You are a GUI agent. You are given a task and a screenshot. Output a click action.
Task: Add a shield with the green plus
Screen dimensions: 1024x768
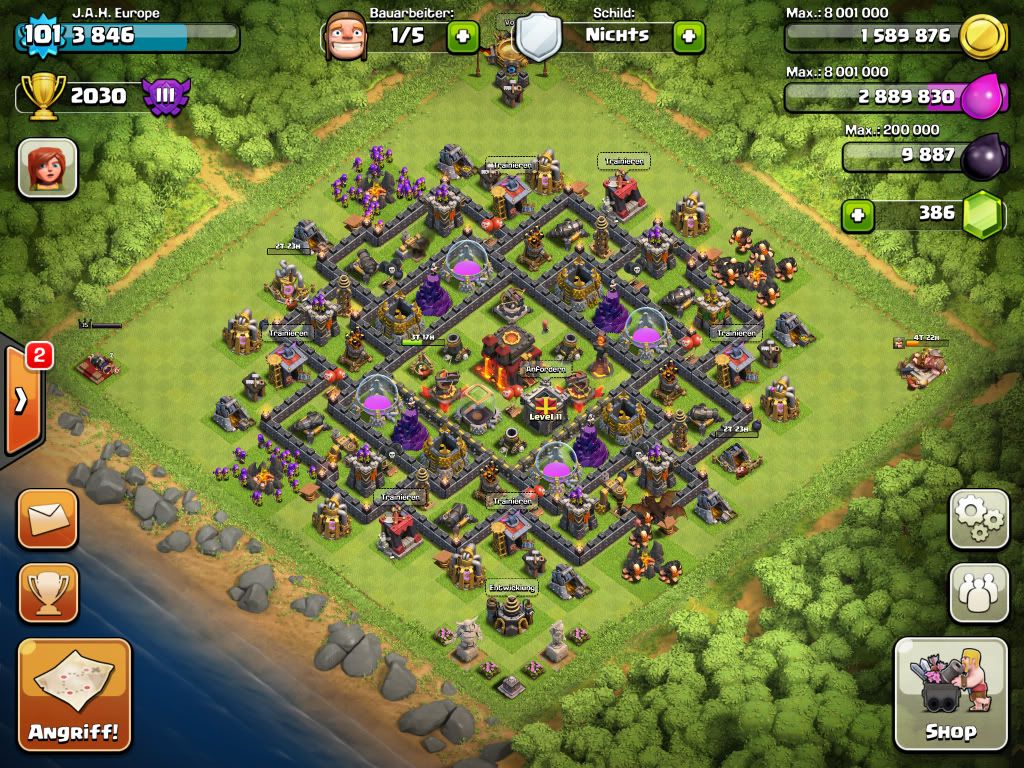(688, 37)
